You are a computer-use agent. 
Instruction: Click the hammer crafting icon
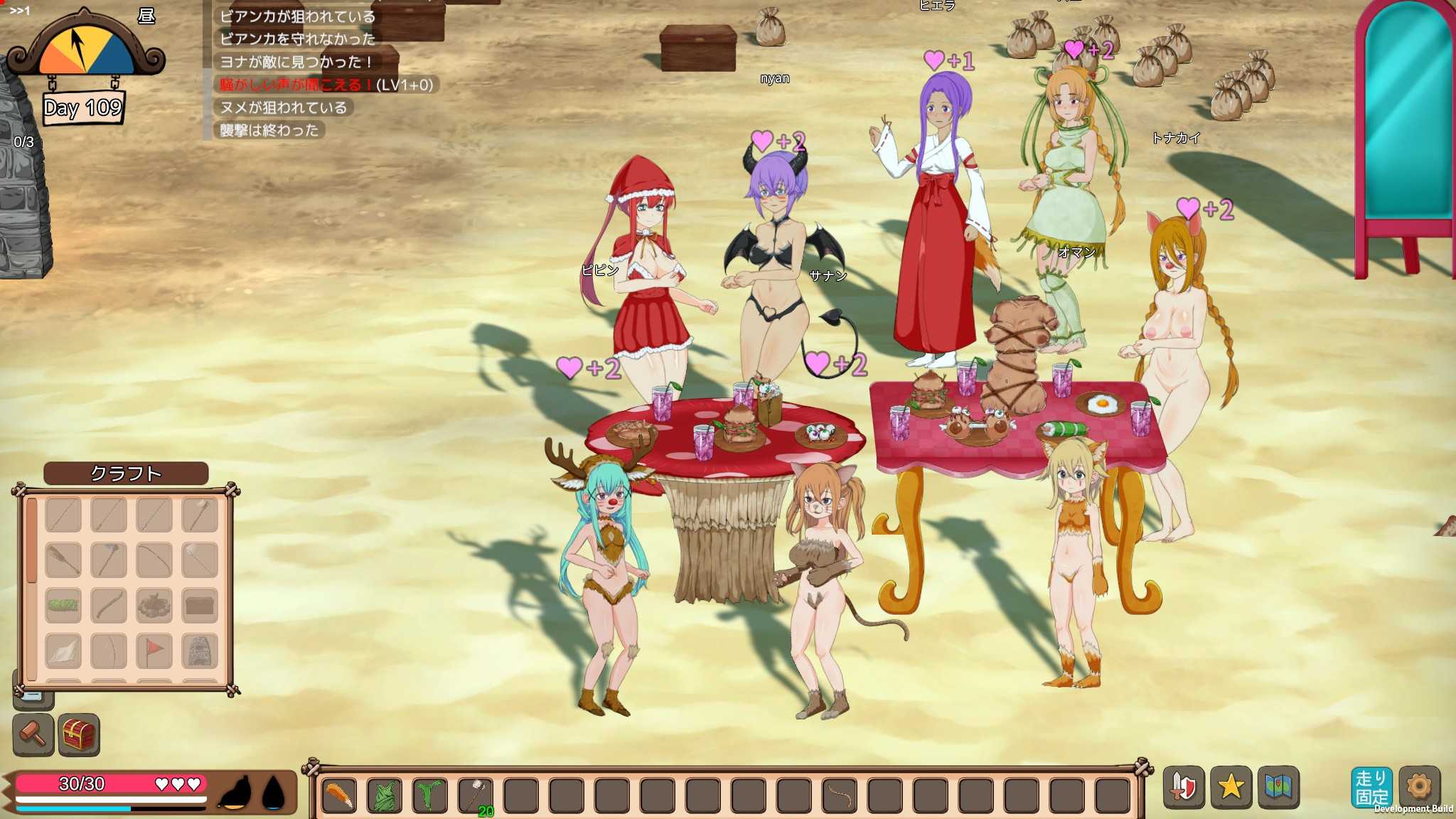click(x=34, y=734)
